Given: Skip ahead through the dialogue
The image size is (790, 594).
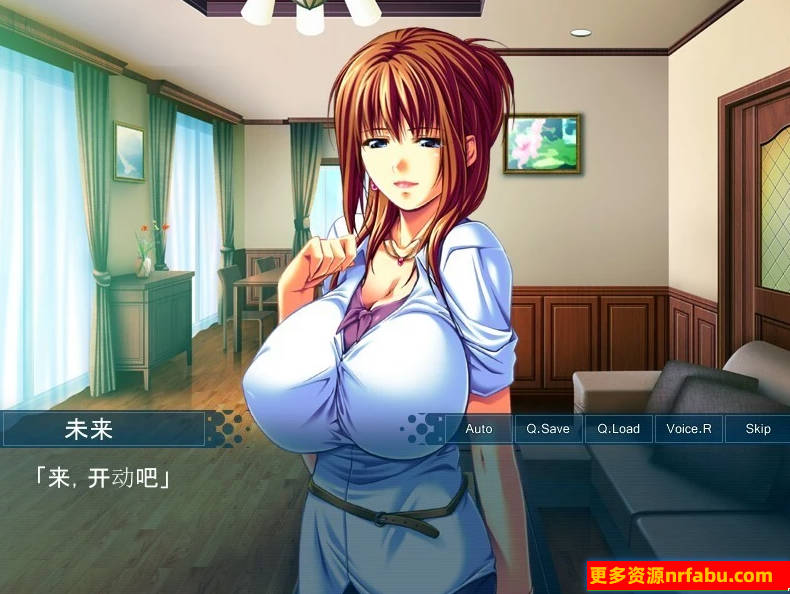Looking at the screenshot, I should (x=757, y=429).
